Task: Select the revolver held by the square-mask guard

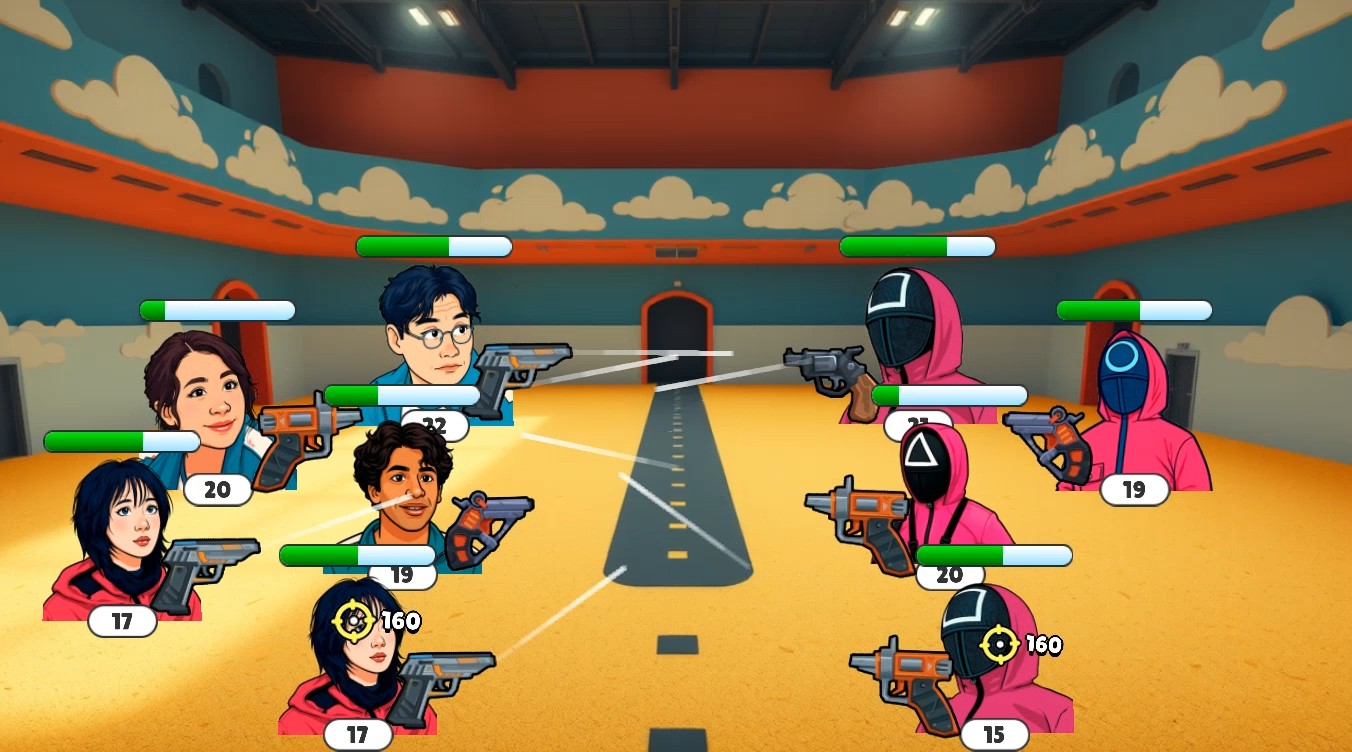Action: (x=822, y=365)
